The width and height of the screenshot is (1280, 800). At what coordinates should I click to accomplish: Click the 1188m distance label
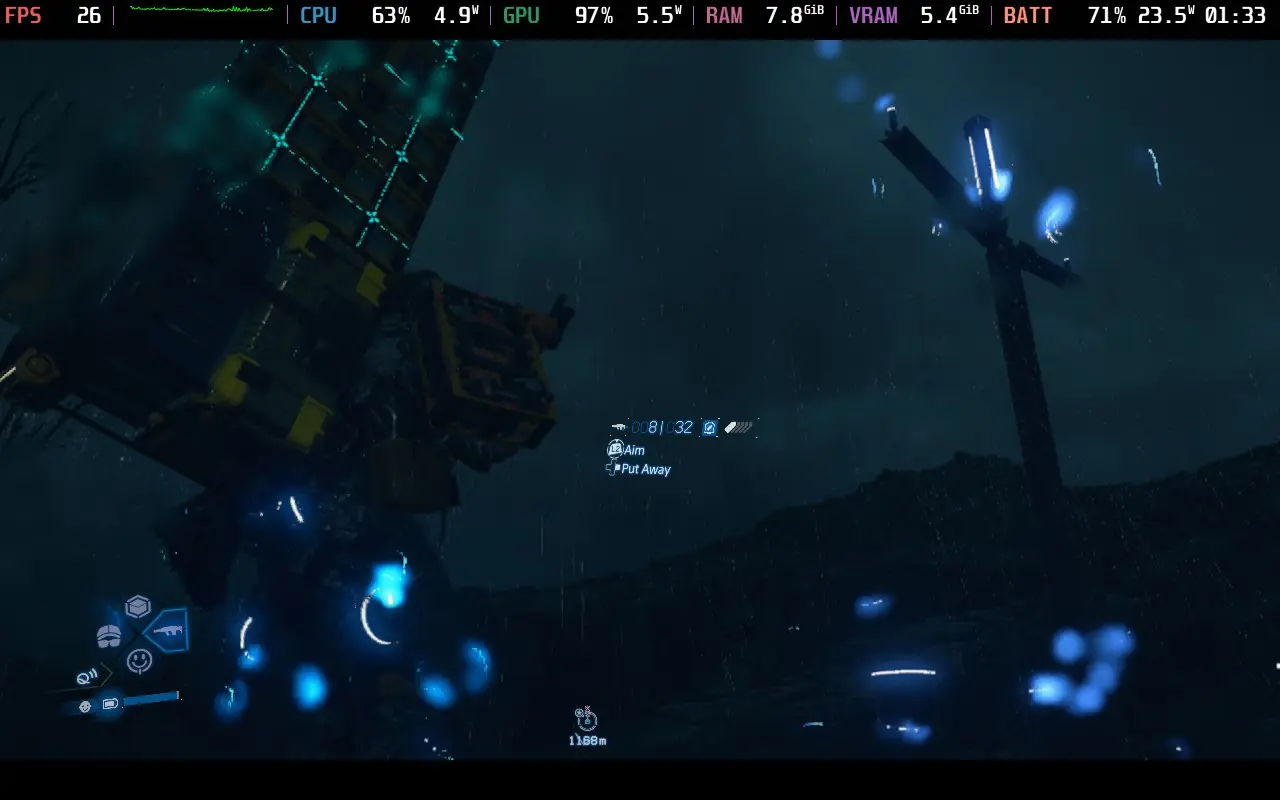click(x=588, y=740)
